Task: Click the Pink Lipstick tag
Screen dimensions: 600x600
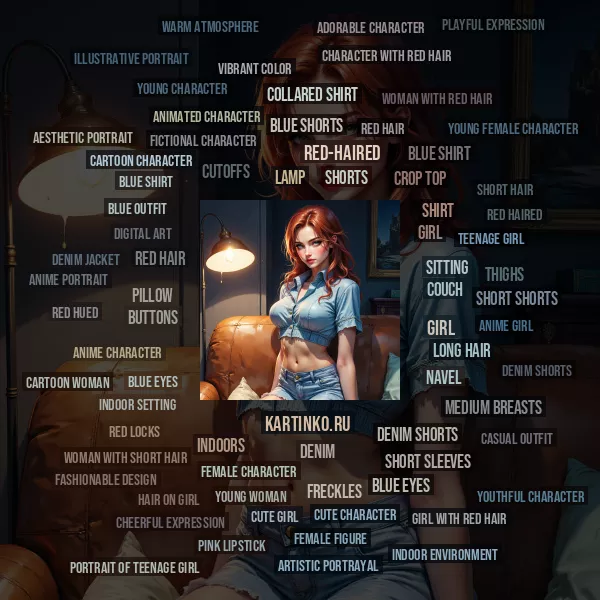Action: [232, 546]
